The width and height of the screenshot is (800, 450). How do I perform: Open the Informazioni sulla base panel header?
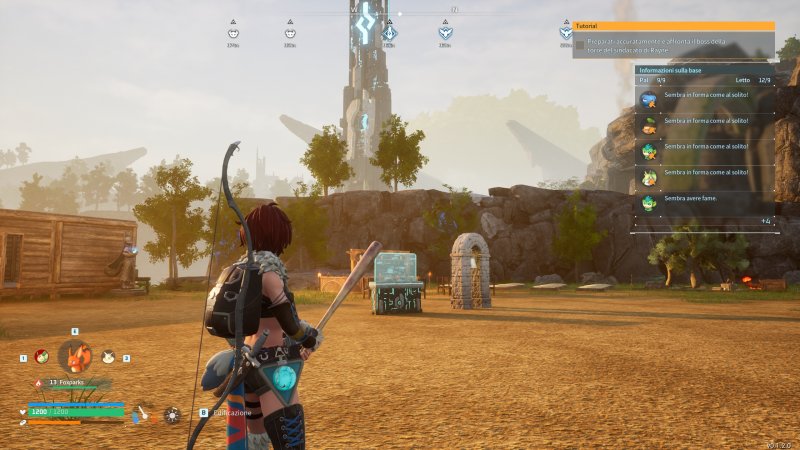[704, 70]
